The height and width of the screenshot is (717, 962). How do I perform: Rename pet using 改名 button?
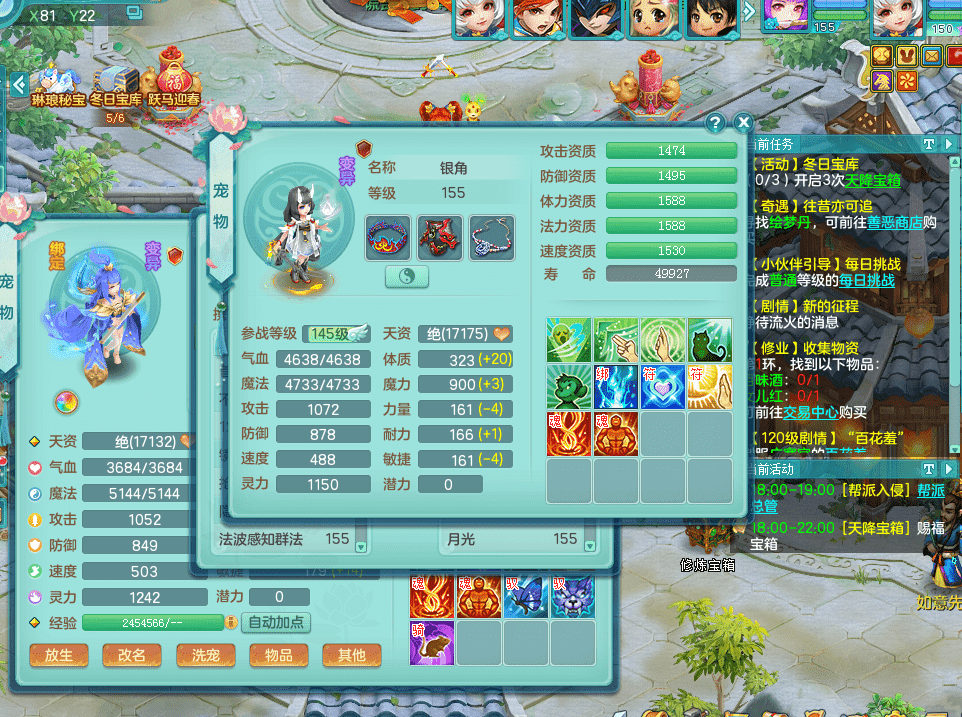[131, 655]
